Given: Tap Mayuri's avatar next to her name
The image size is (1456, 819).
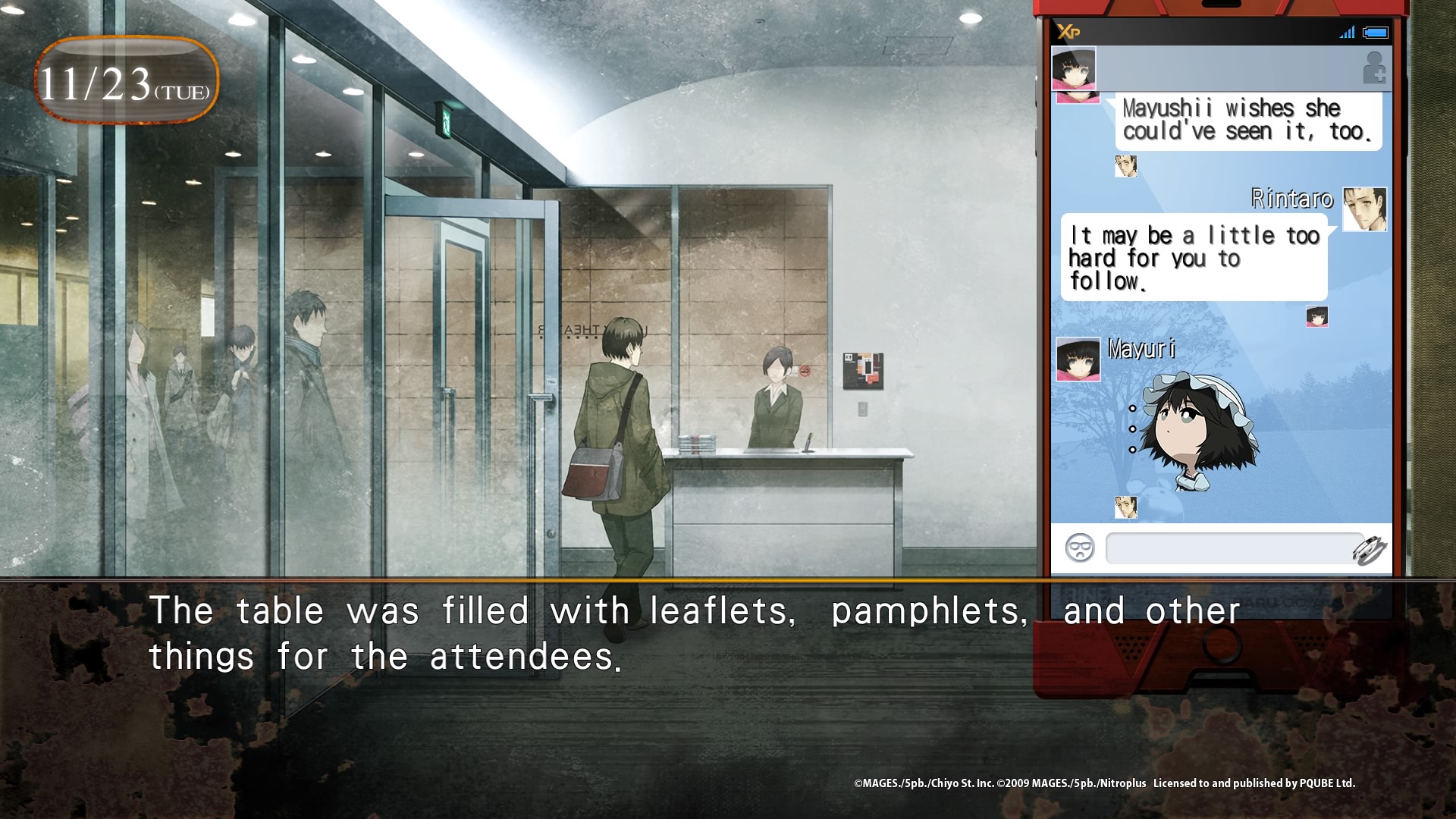Looking at the screenshot, I should [x=1078, y=359].
